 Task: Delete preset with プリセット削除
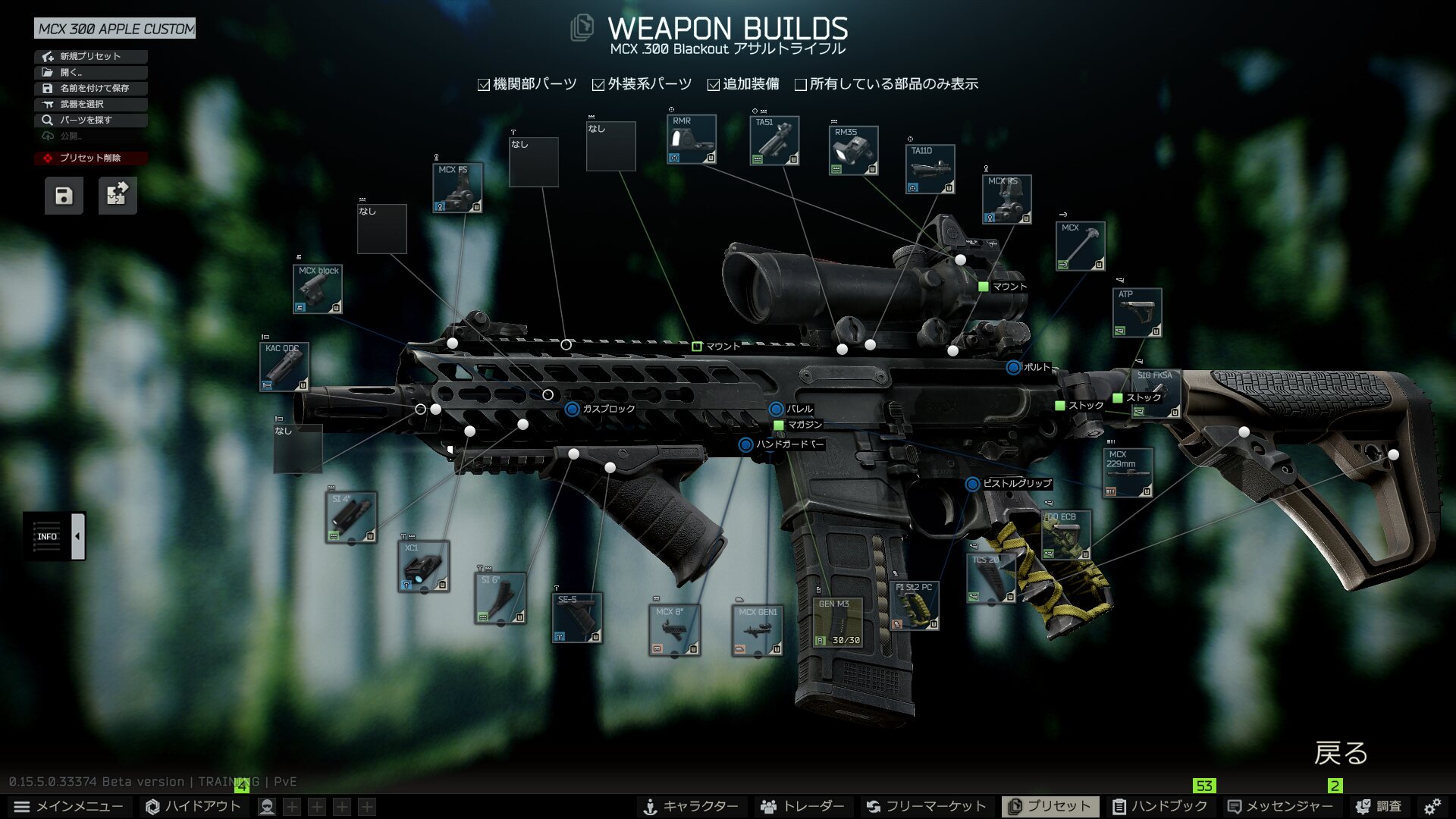click(90, 158)
